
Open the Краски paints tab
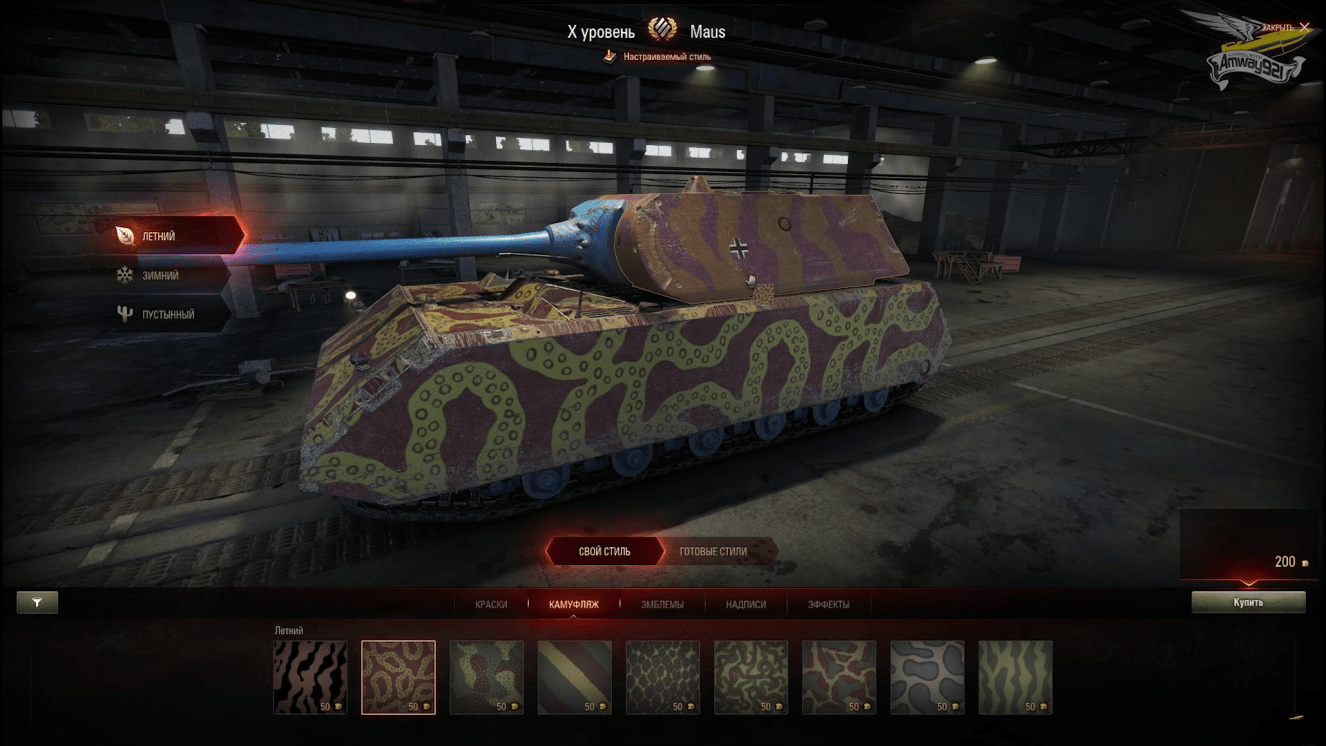491,604
